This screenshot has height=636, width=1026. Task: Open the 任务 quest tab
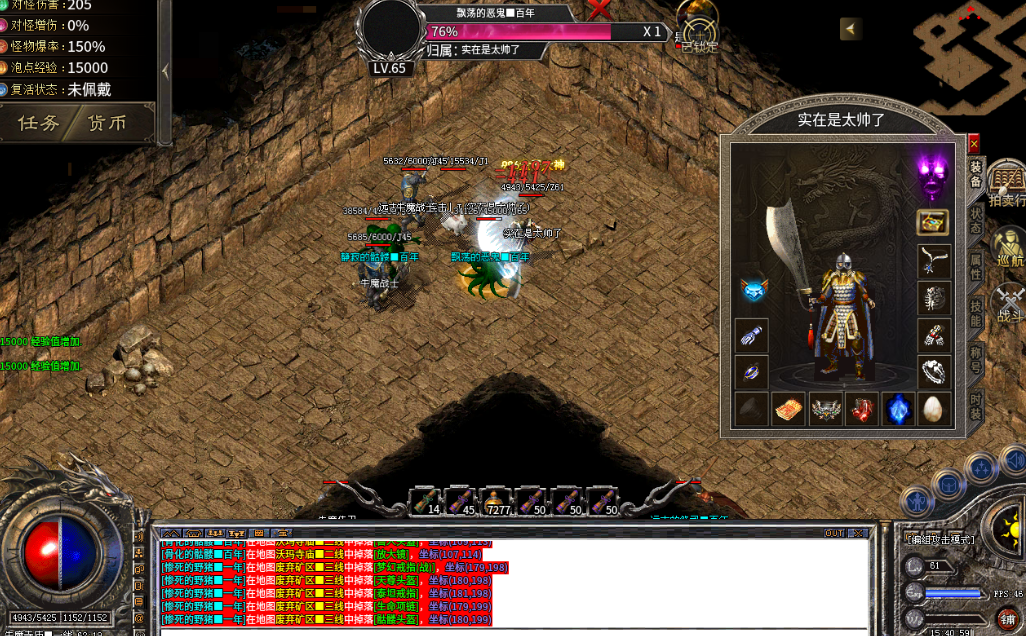pyautogui.click(x=40, y=123)
